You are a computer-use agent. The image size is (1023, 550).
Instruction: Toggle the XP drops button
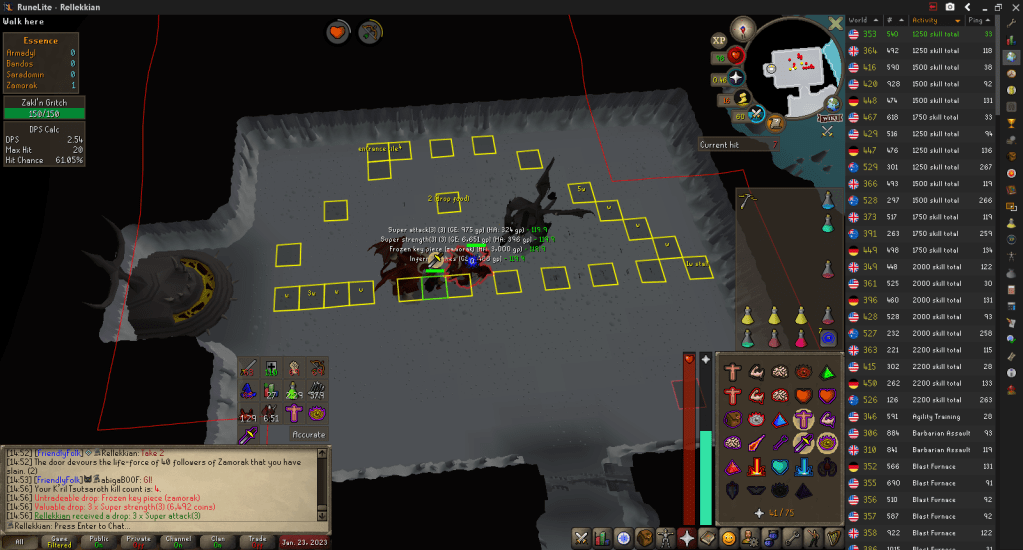[718, 40]
